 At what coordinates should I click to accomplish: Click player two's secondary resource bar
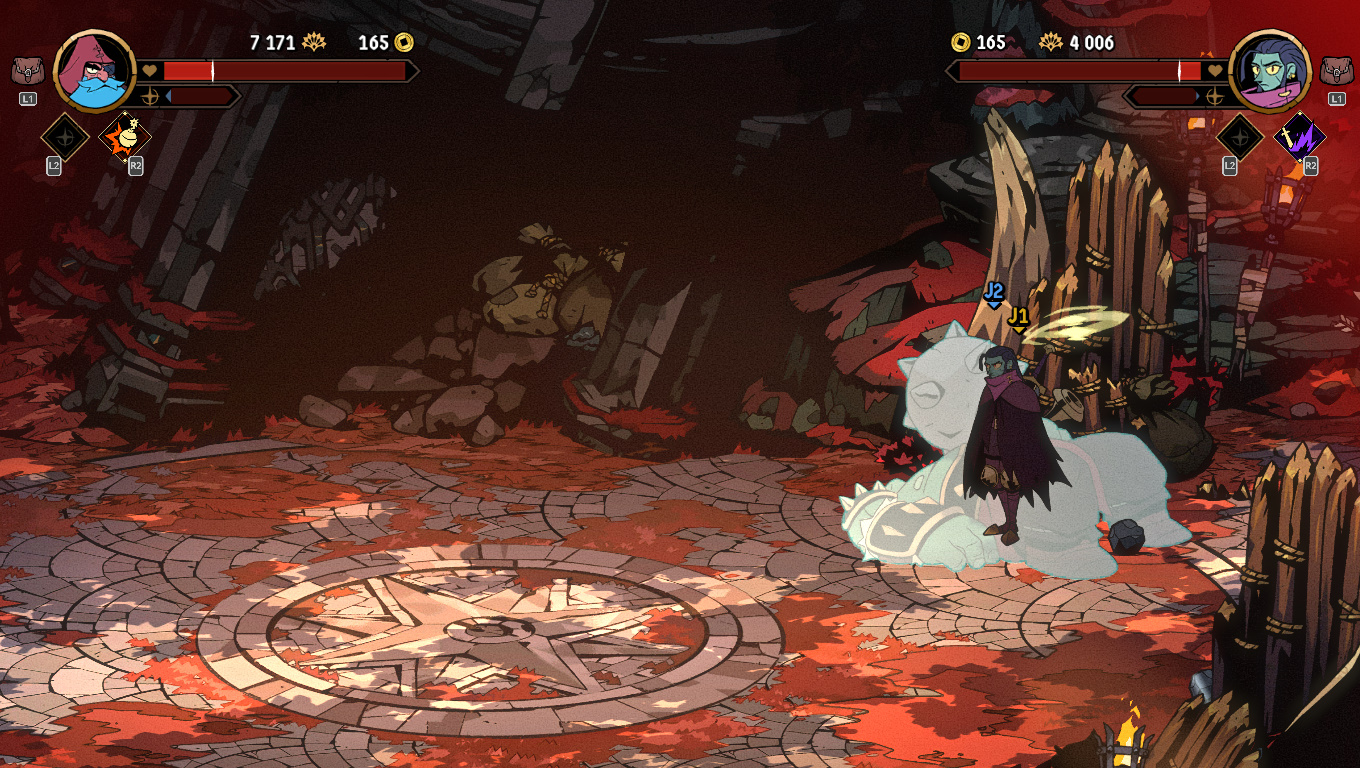pyautogui.click(x=1165, y=97)
